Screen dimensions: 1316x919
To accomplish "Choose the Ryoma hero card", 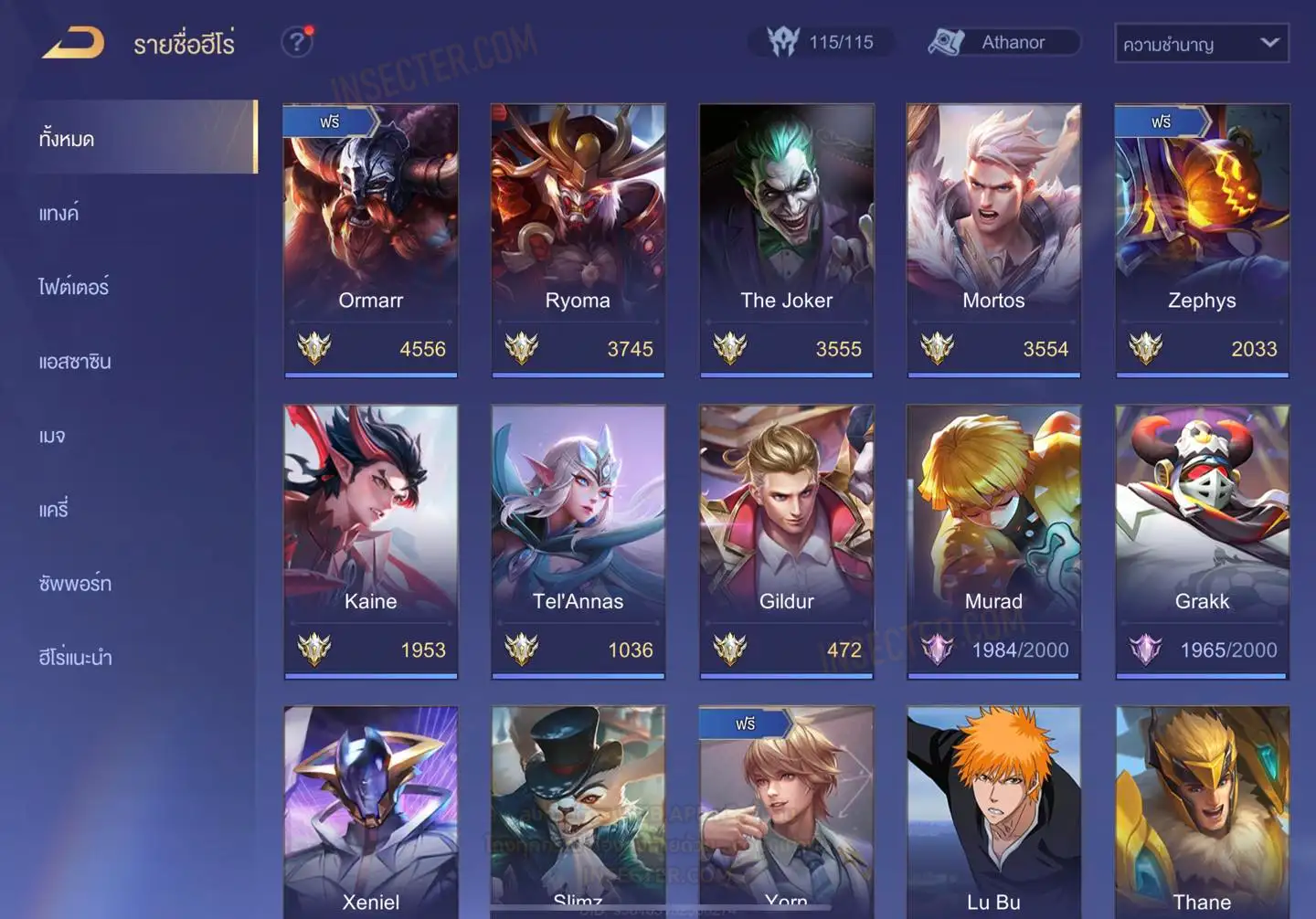I will point(578,239).
